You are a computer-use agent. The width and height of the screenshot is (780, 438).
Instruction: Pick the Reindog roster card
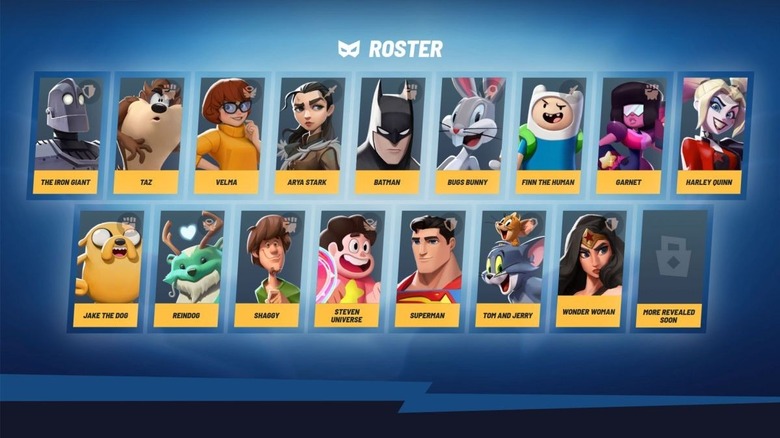187,268
